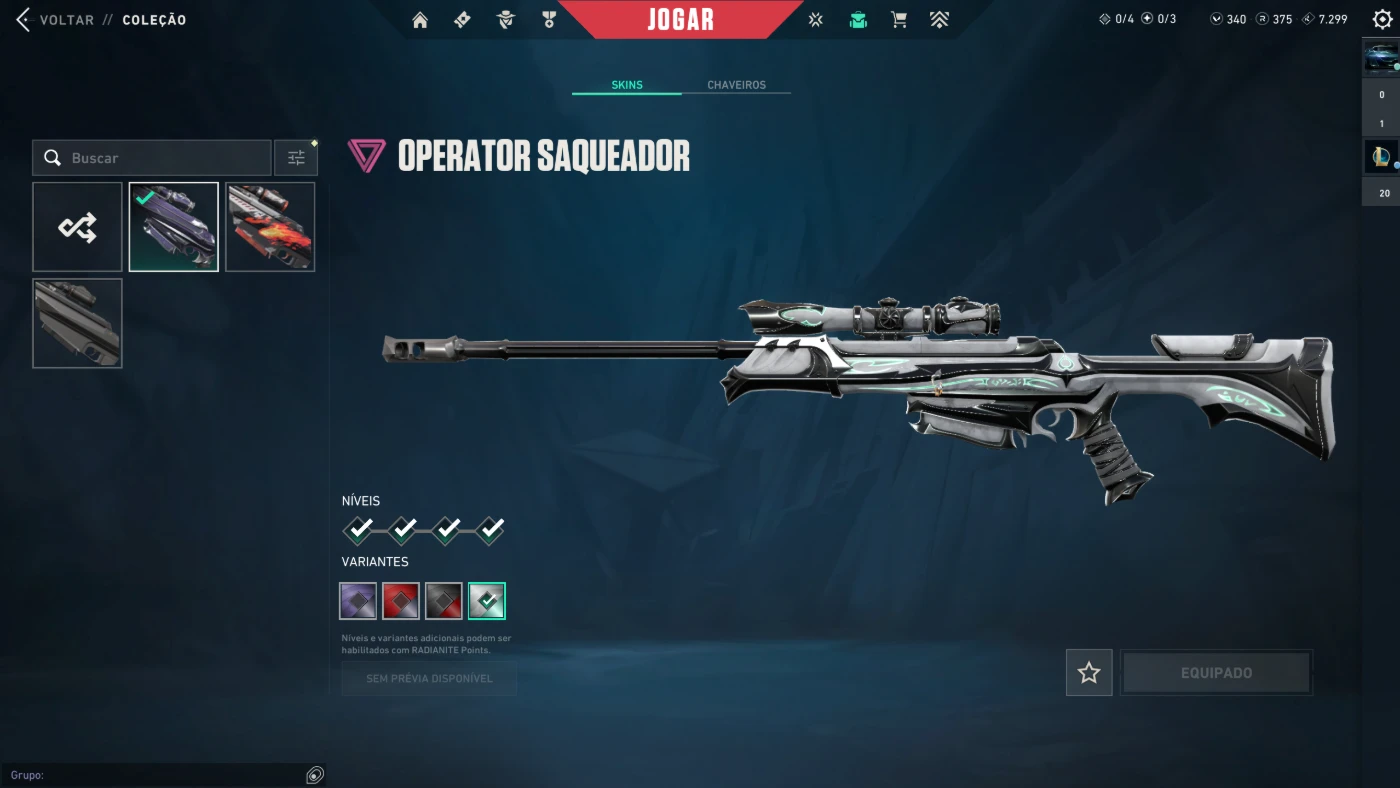The height and width of the screenshot is (788, 1400).
Task: Go back to the Coleção screen
Action: 58,20
